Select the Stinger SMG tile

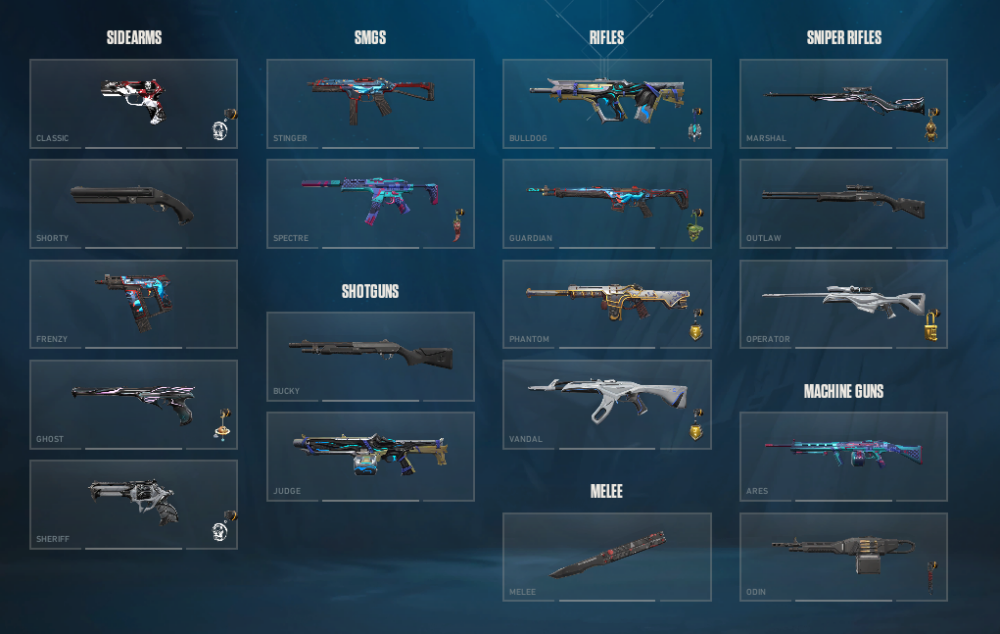pyautogui.click(x=370, y=103)
